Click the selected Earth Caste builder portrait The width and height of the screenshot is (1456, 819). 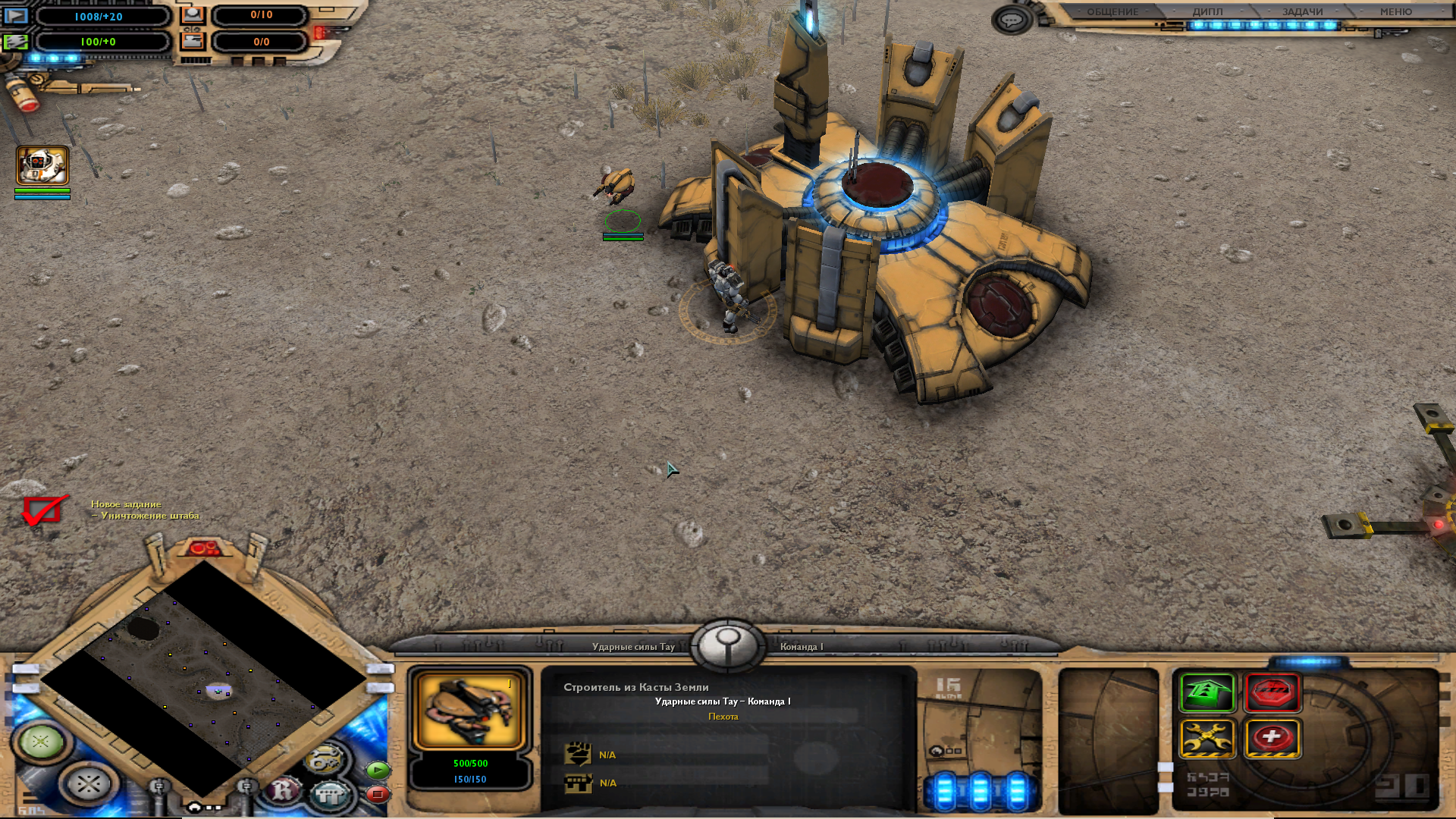point(470,711)
